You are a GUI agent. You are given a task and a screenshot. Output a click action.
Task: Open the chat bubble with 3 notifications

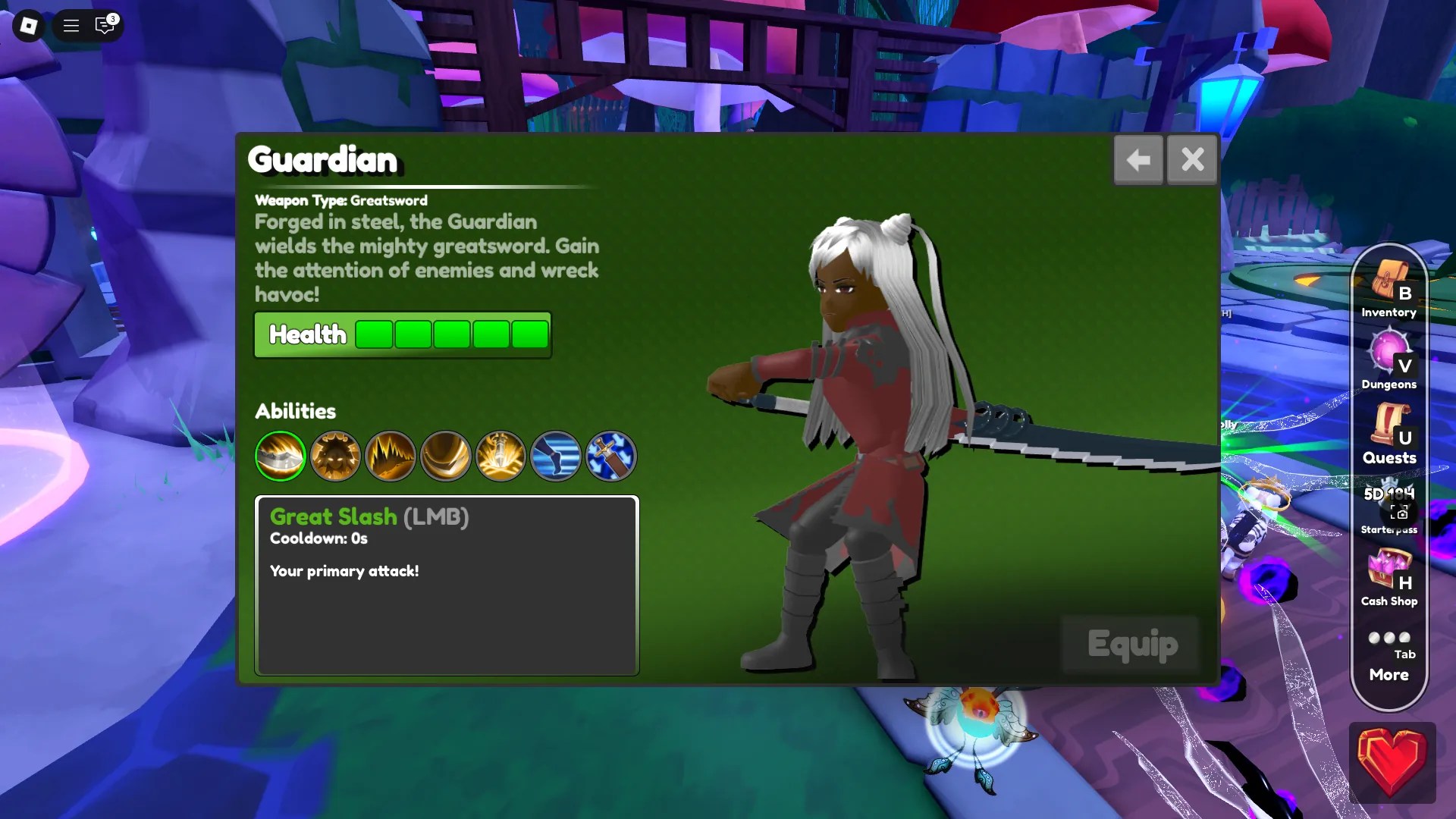(x=105, y=25)
